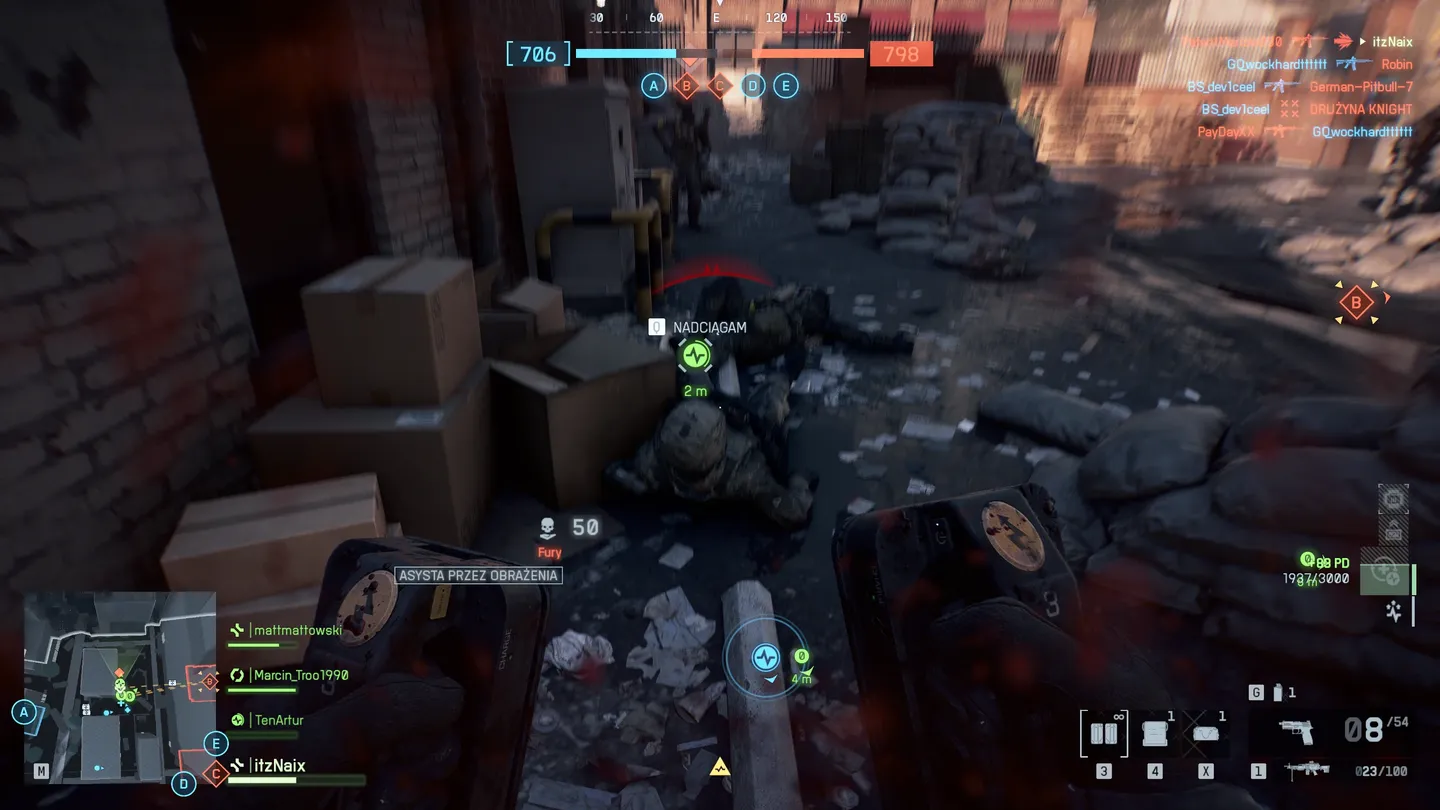Screen dimensions: 1440x810
Task: Select objective D in the top capture bar
Action: point(752,86)
